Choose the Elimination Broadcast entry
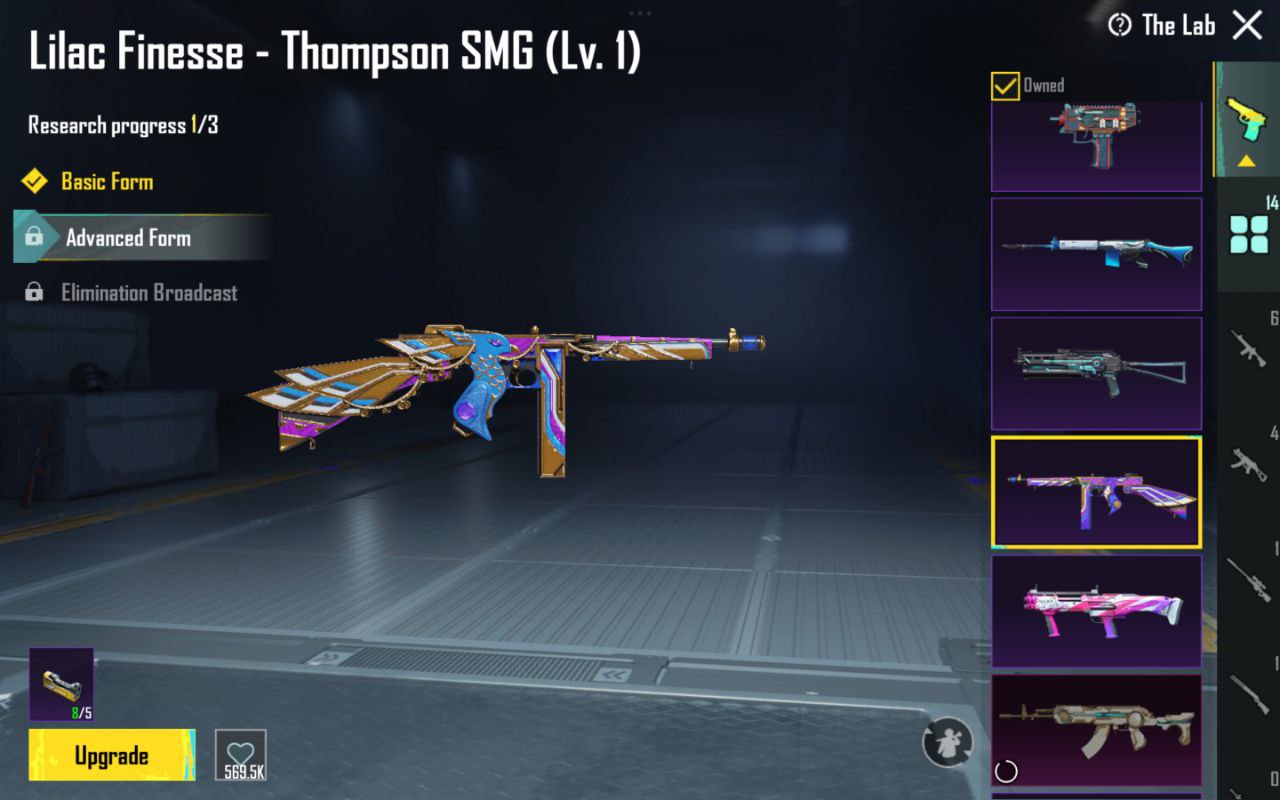Viewport: 1280px width, 800px height. pyautogui.click(x=148, y=293)
